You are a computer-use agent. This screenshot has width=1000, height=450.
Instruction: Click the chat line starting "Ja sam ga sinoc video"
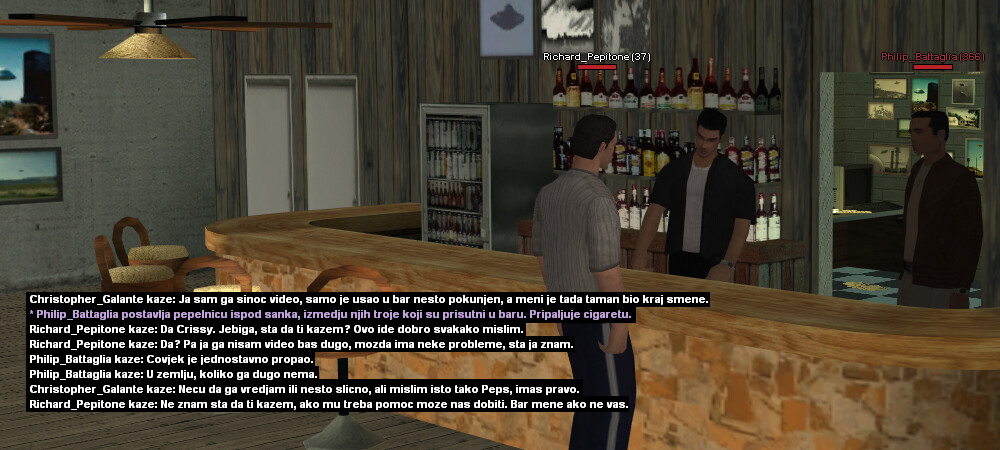tap(368, 299)
